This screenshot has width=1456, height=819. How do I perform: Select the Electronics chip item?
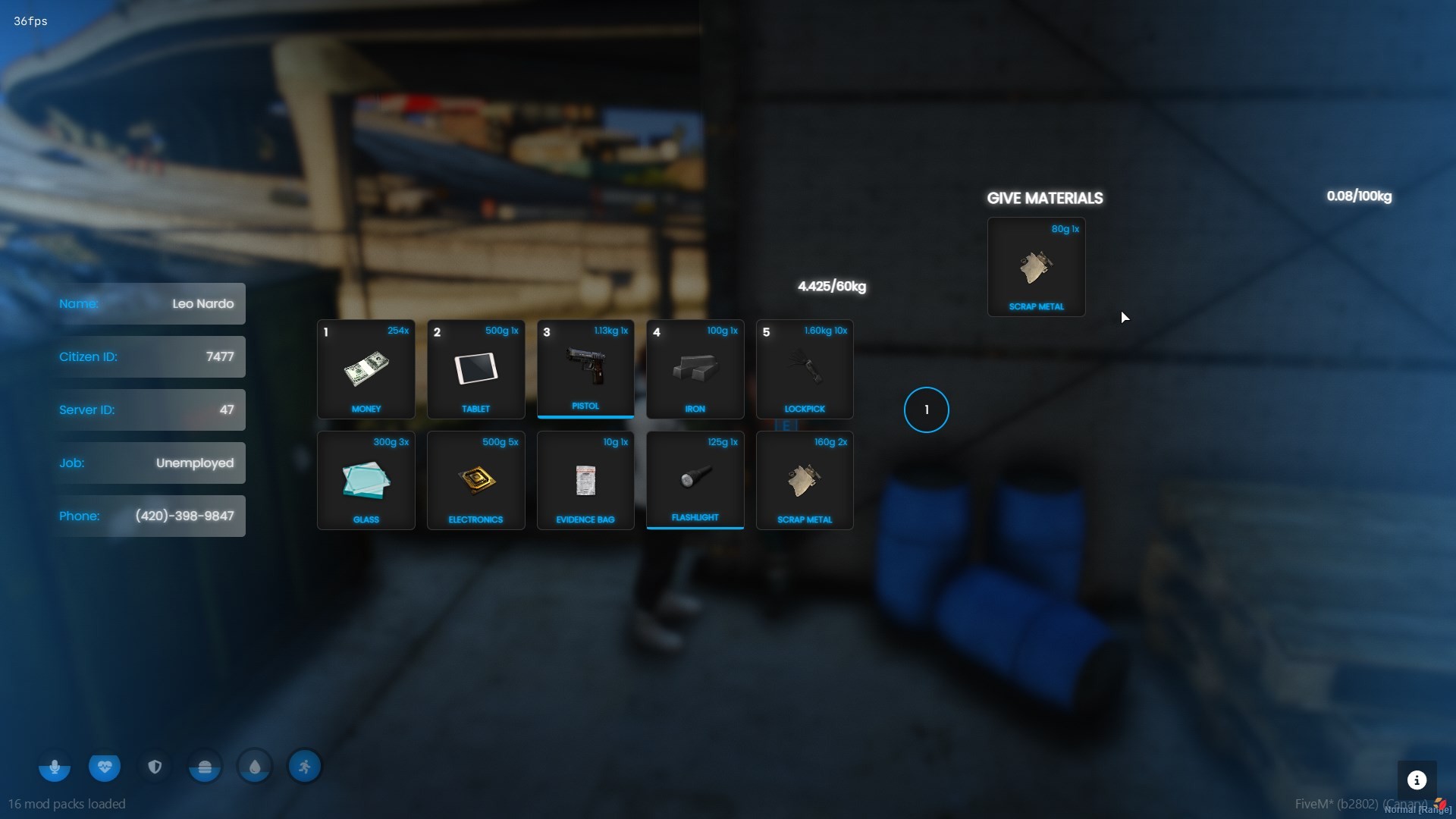point(475,481)
